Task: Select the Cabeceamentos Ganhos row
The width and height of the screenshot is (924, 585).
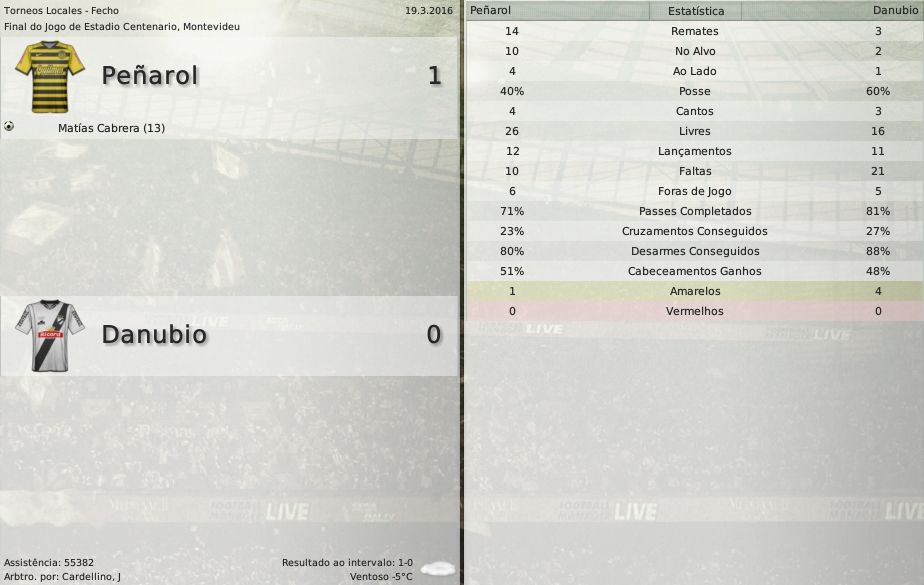Action: point(694,271)
